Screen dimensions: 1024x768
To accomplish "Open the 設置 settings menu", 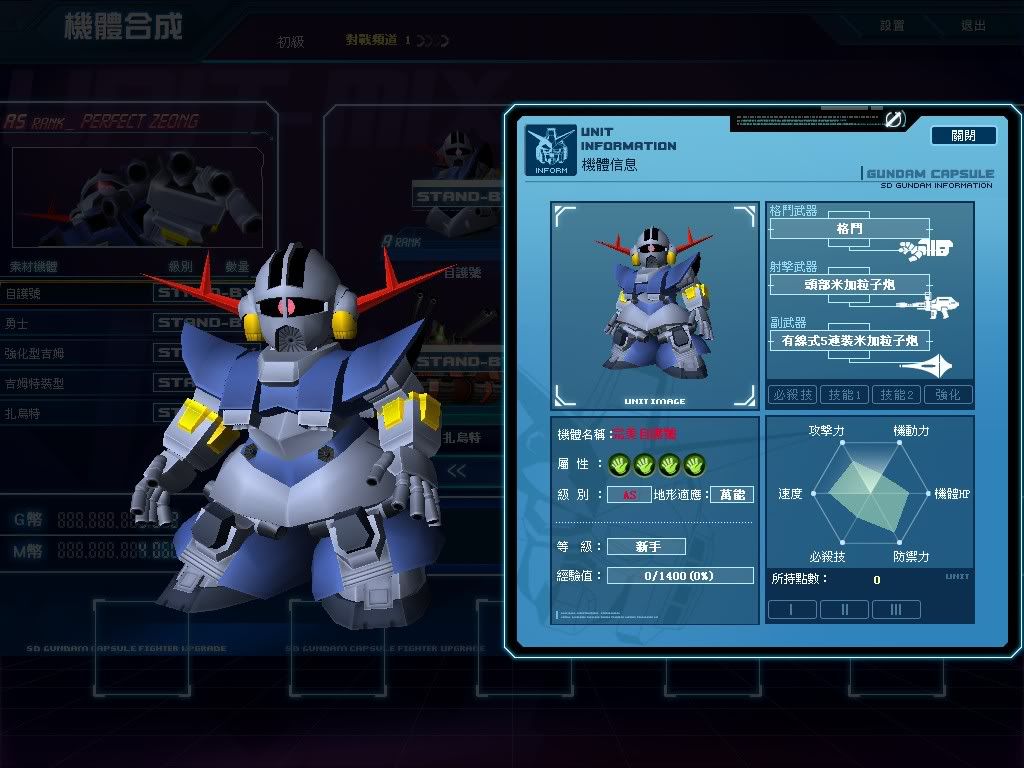I will coord(892,26).
